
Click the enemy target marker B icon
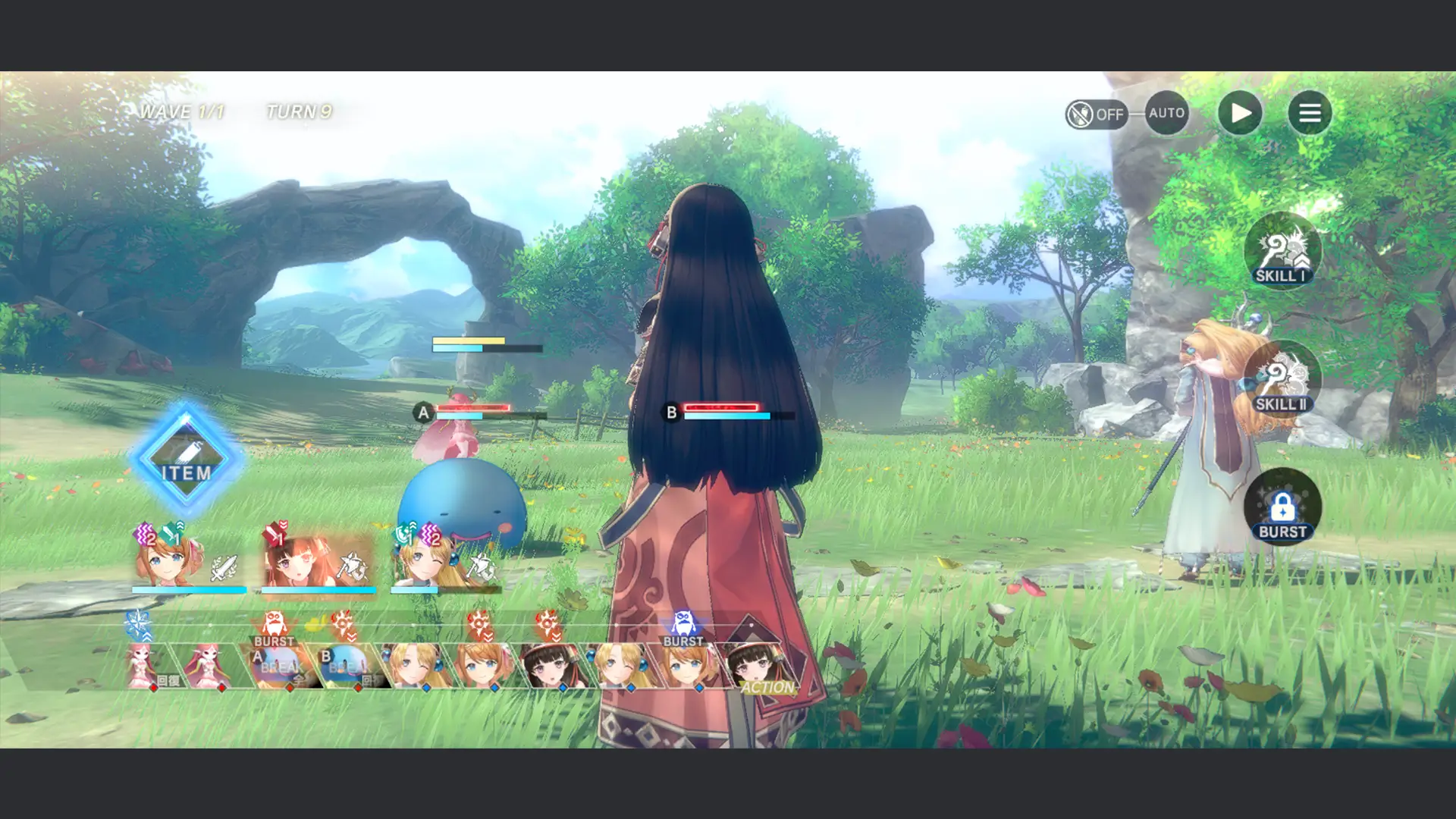[x=670, y=413]
